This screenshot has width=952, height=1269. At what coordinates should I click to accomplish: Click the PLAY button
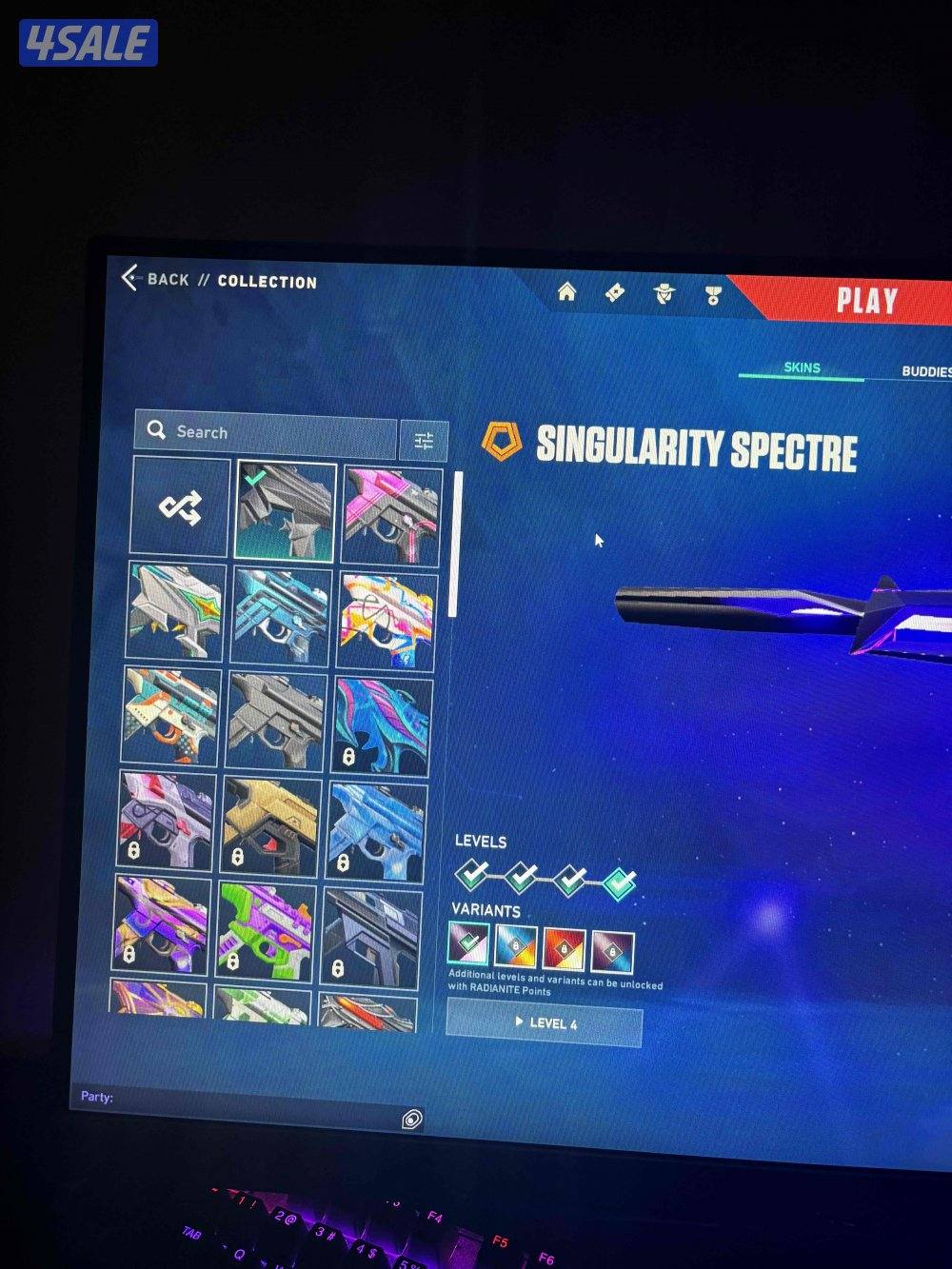click(x=866, y=301)
